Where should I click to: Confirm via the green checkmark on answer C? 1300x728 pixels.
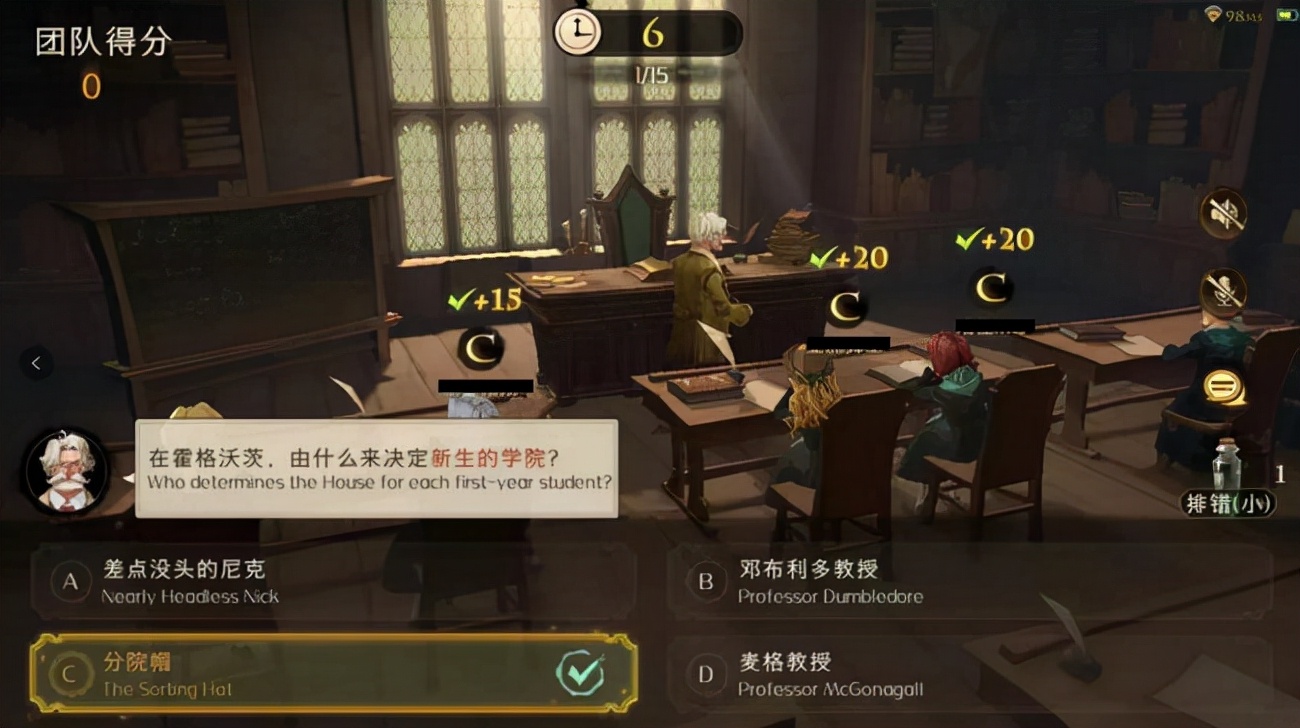[x=578, y=674]
